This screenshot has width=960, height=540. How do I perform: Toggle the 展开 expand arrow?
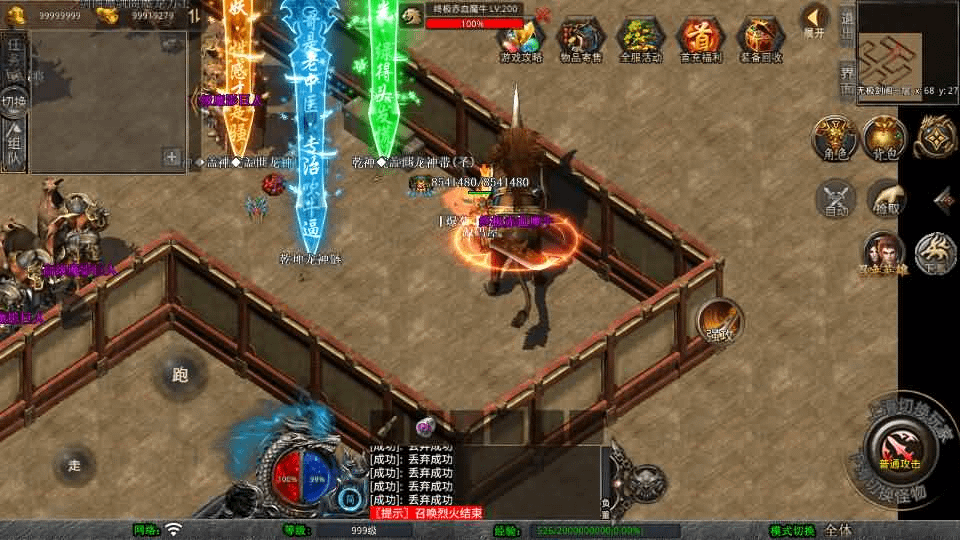click(x=815, y=20)
